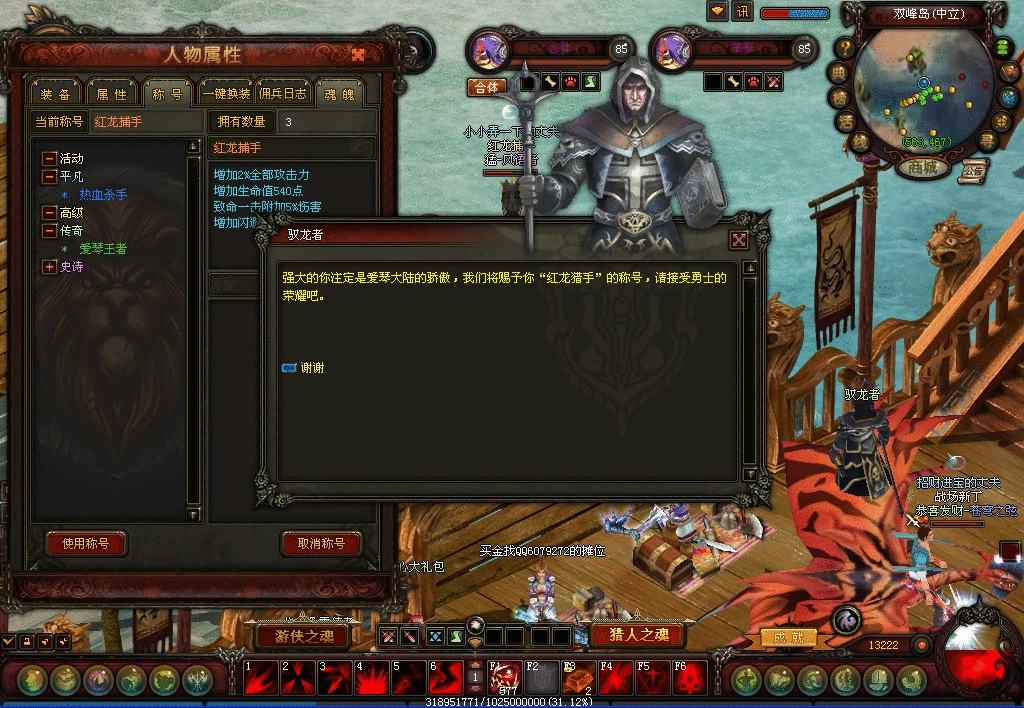
Task: Select the 一键换装 tab
Action: pyautogui.click(x=226, y=94)
